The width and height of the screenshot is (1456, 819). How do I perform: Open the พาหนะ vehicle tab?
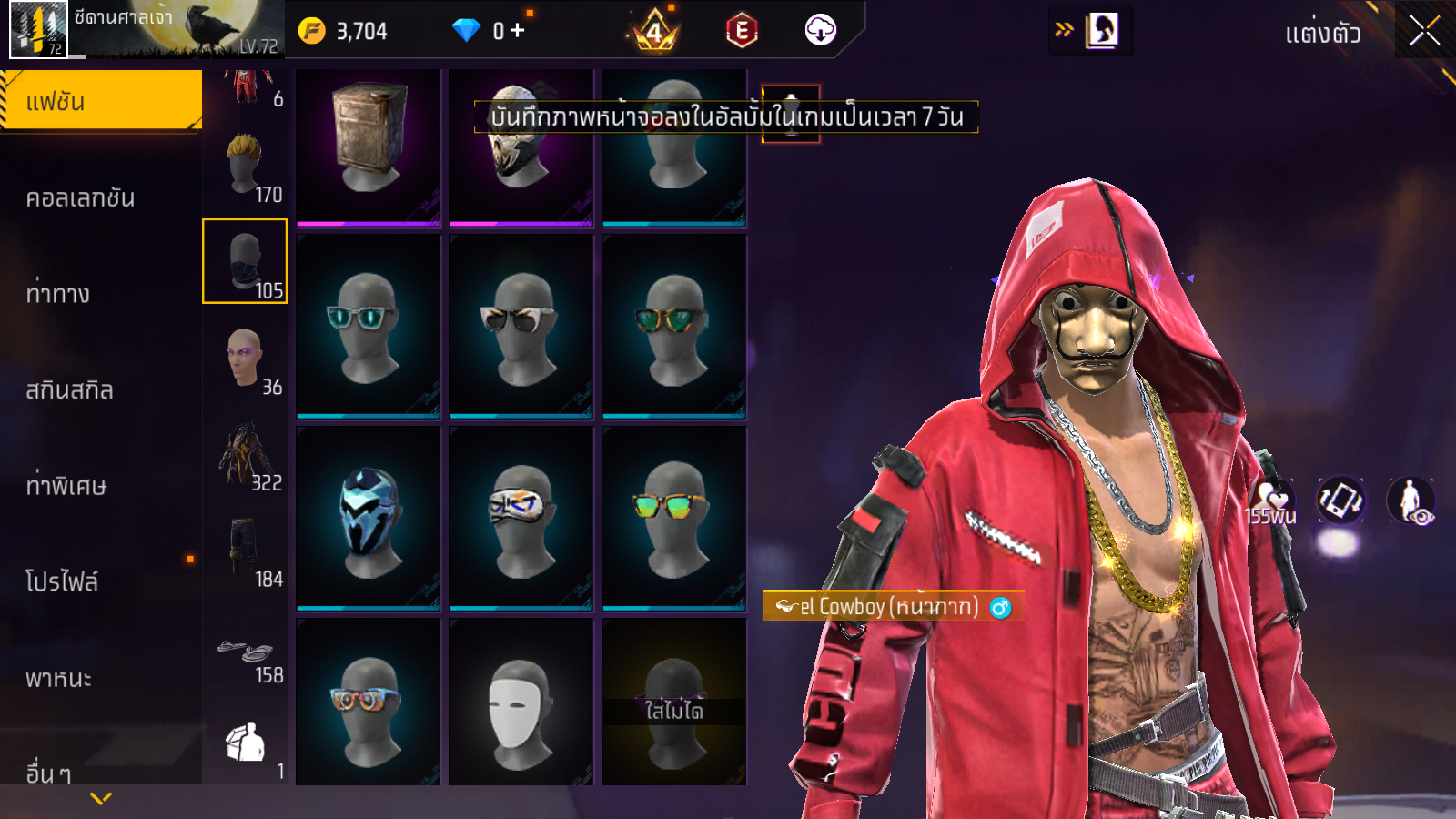pos(58,679)
